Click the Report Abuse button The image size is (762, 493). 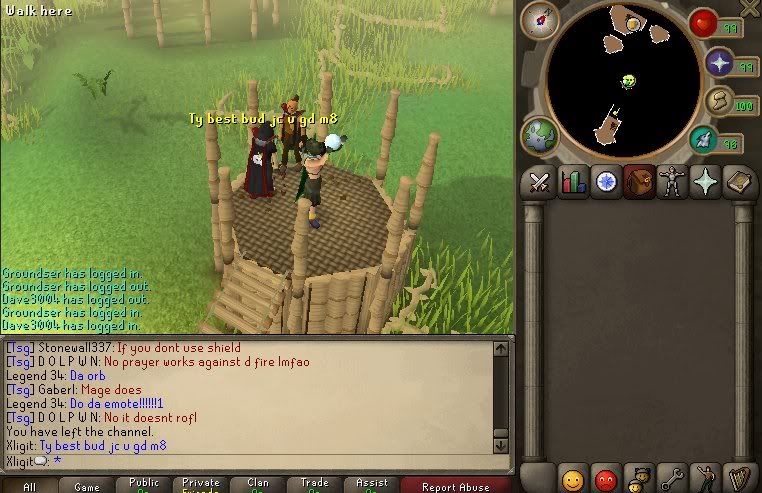(455, 486)
